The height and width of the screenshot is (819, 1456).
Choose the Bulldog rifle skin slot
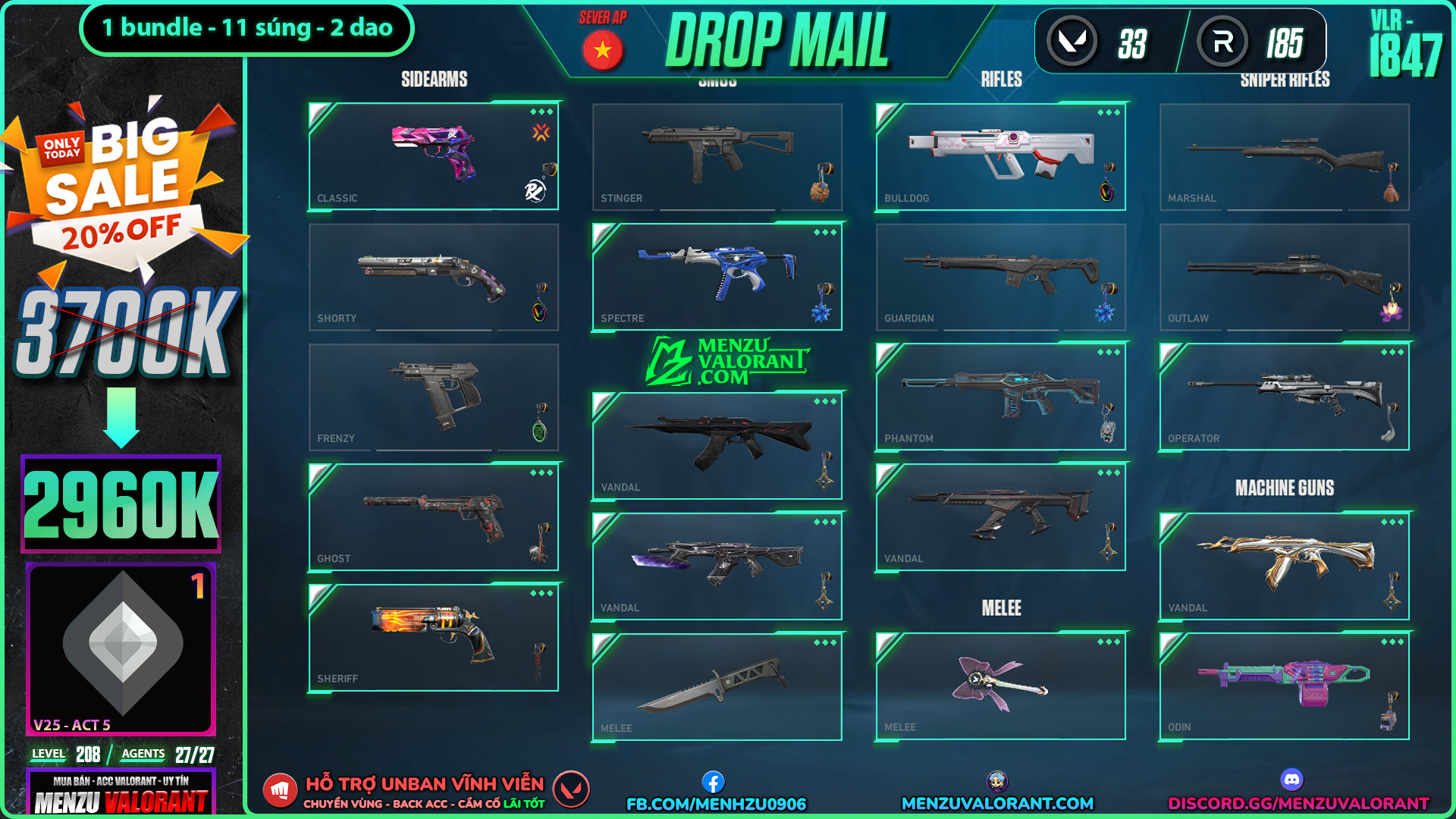click(1000, 156)
